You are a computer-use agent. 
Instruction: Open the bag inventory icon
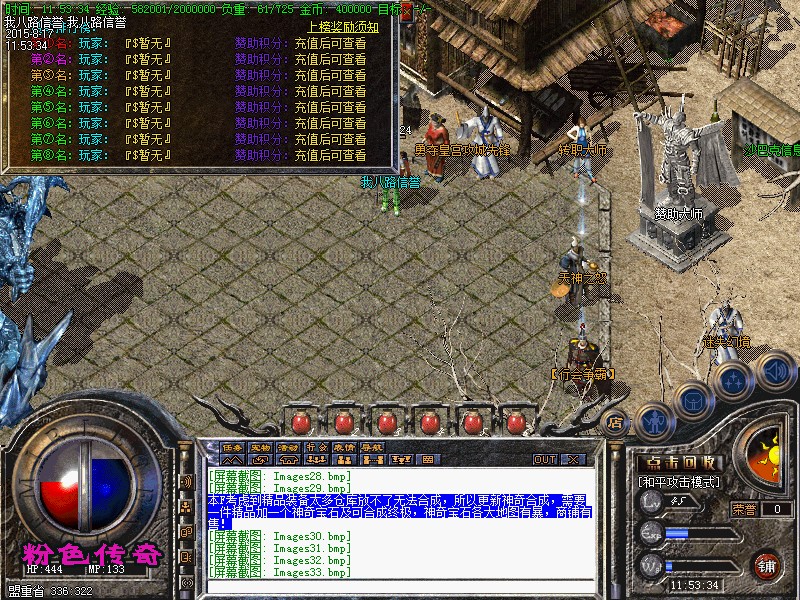click(691, 401)
